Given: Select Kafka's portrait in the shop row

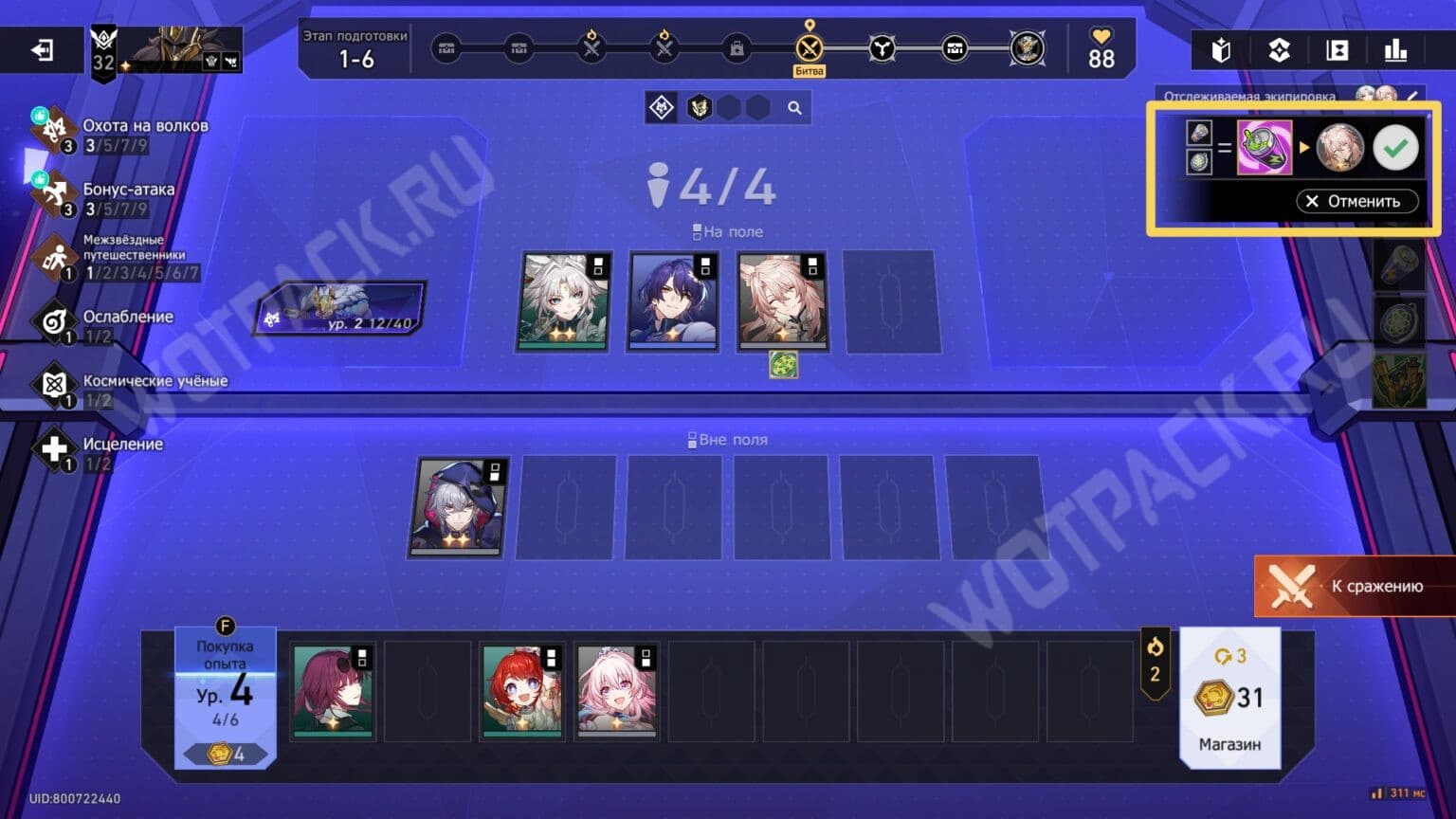Looking at the screenshot, I should click(x=333, y=690).
